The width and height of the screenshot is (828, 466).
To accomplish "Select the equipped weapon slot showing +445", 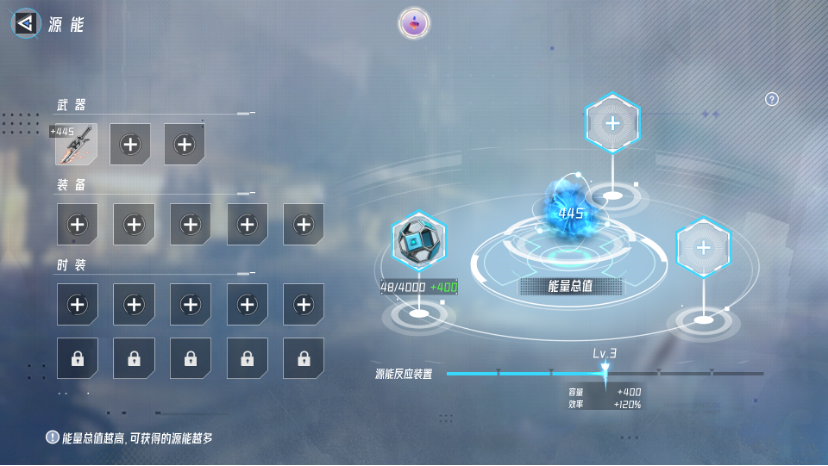I will pos(76,144).
